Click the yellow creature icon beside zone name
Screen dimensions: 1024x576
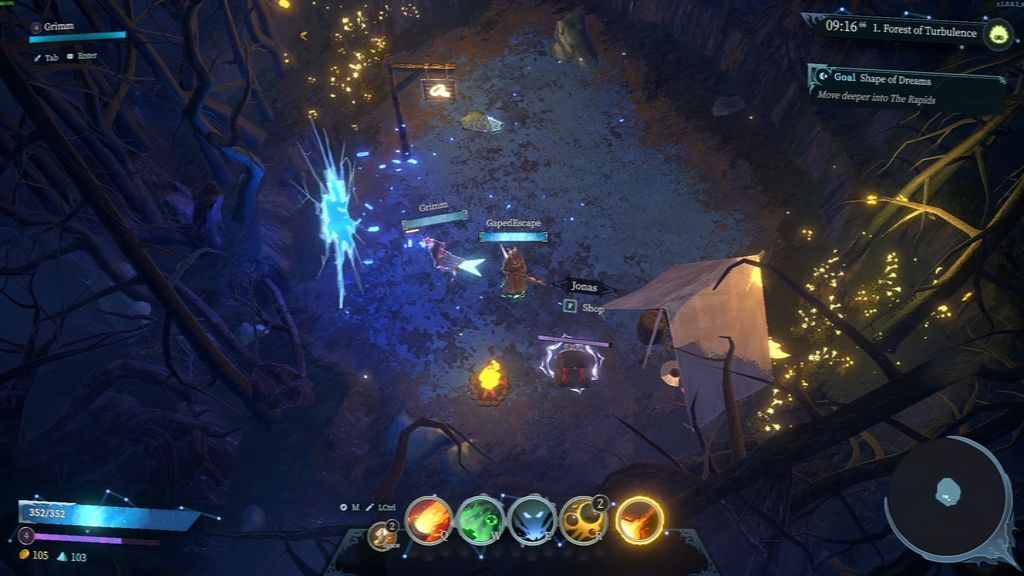pos(997,34)
